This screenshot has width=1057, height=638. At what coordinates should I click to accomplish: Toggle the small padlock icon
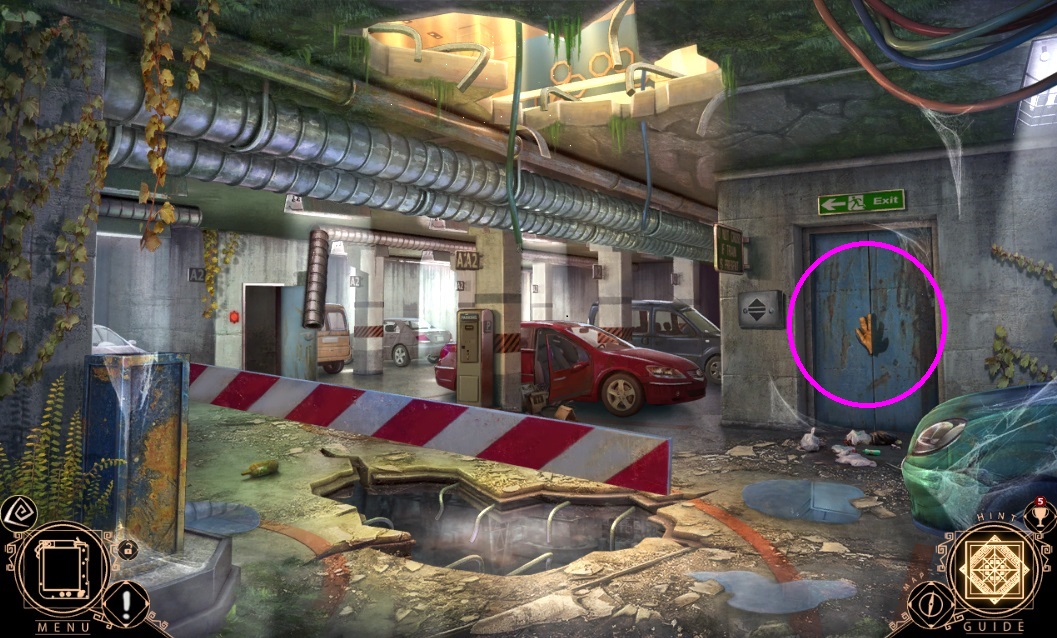[x=127, y=548]
